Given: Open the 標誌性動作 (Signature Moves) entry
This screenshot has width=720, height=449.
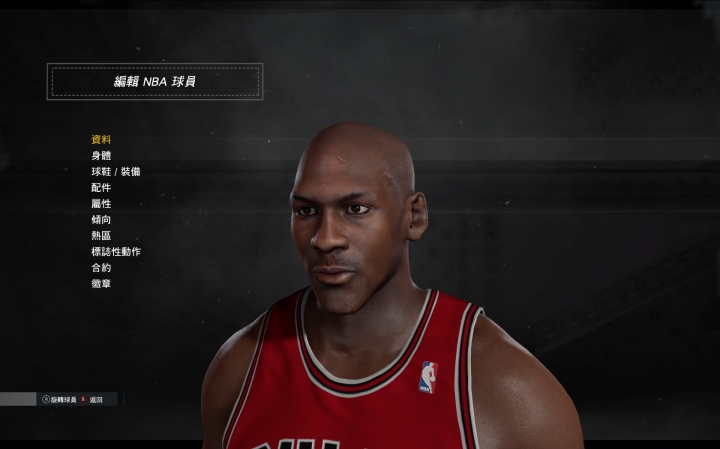Looking at the screenshot, I should point(116,252).
